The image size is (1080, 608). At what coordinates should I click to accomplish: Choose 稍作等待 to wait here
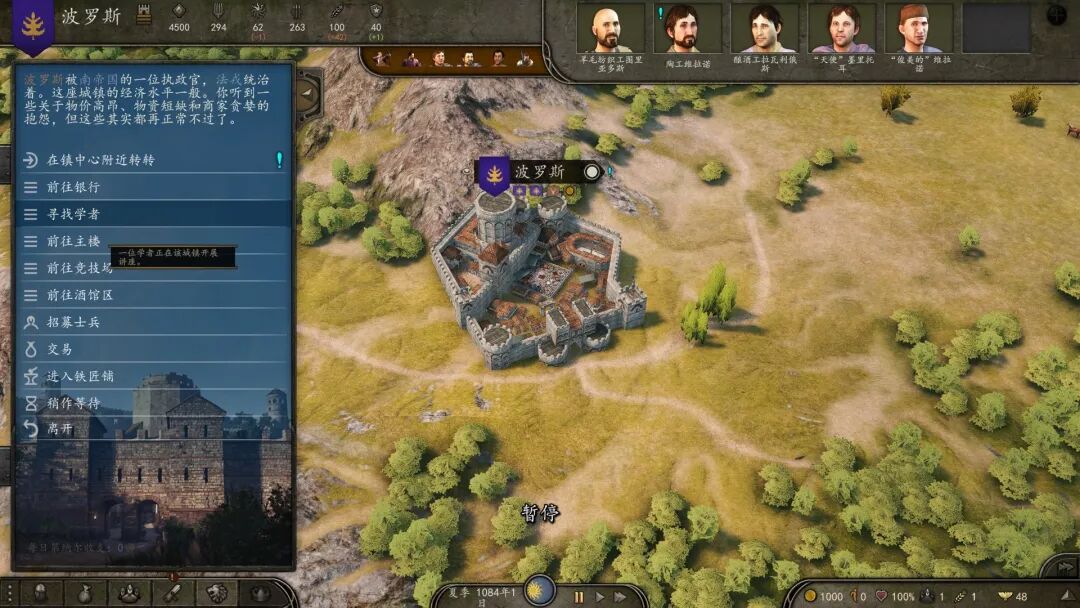pyautogui.click(x=74, y=403)
